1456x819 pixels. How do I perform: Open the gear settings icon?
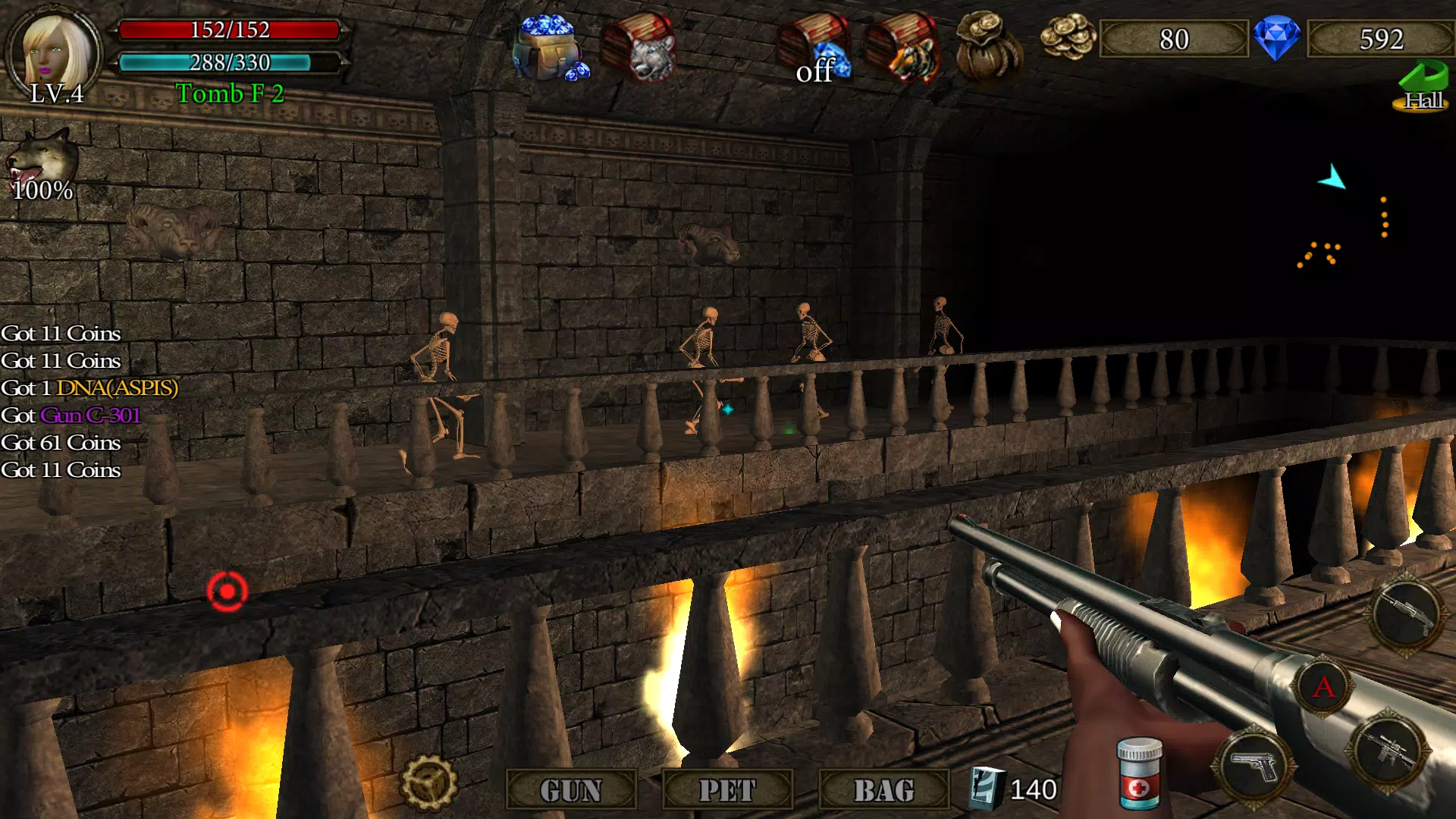pyautogui.click(x=428, y=783)
